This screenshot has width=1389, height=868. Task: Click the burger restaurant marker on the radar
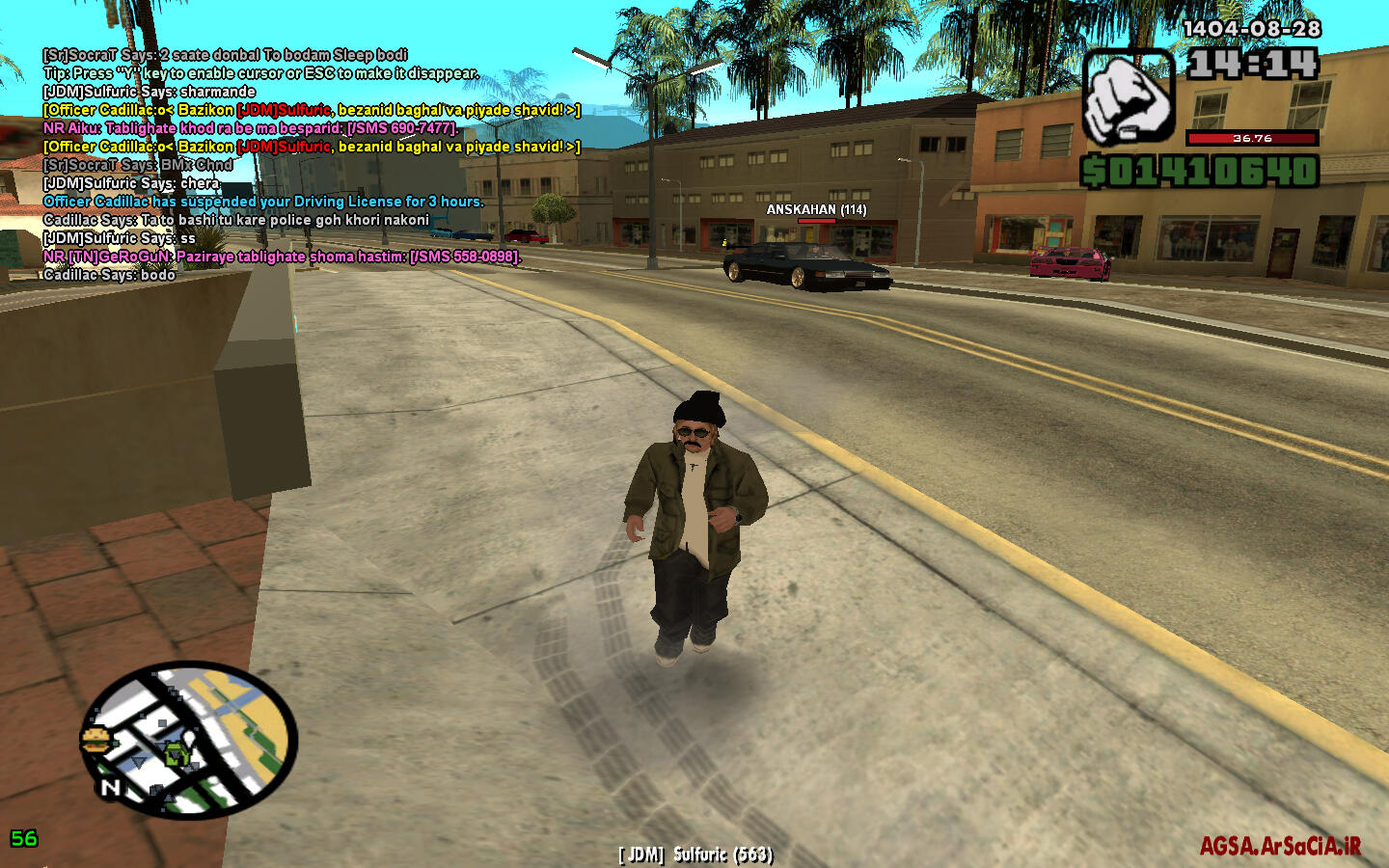[x=95, y=741]
